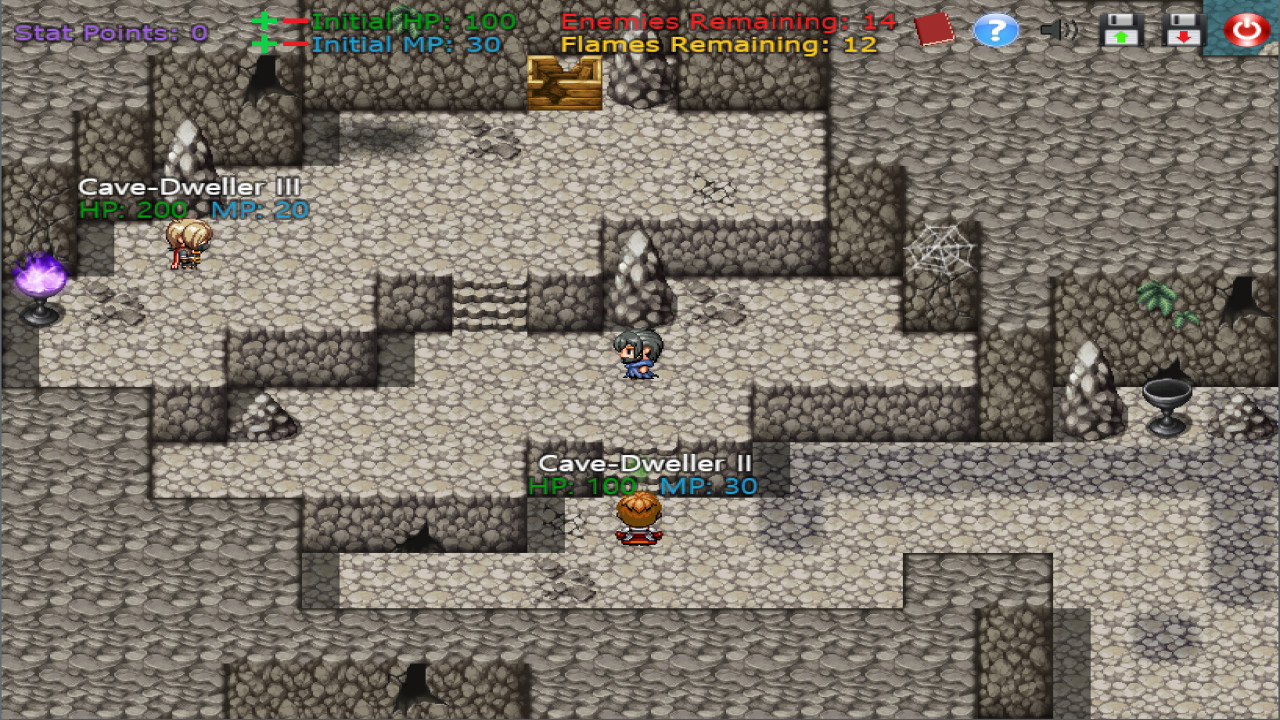Mute audio with the speaker icon
The width and height of the screenshot is (1280, 720).
(x=1060, y=30)
